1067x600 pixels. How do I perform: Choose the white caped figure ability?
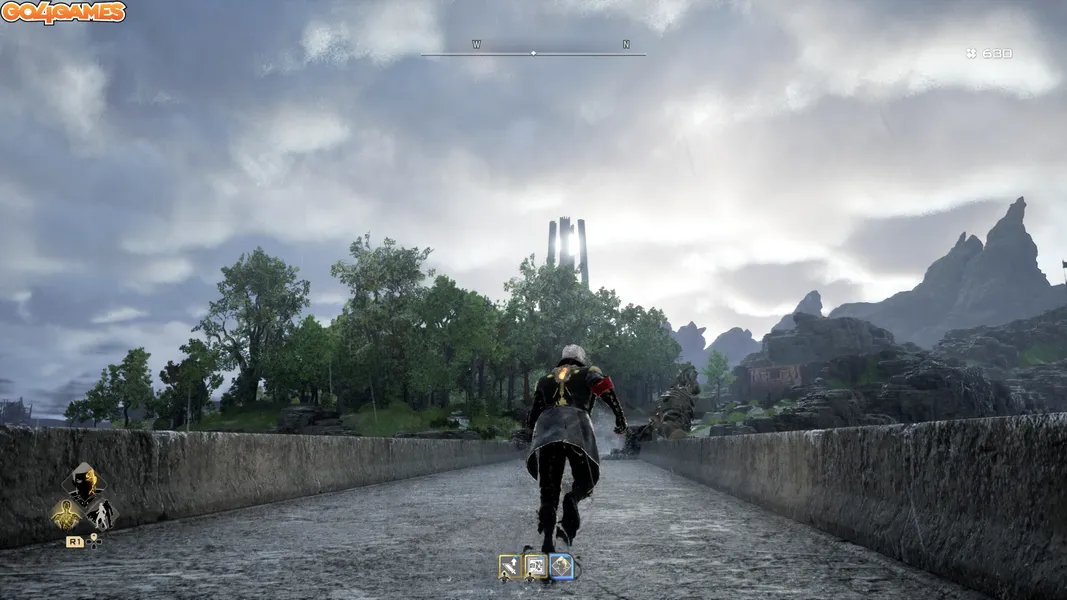101,515
